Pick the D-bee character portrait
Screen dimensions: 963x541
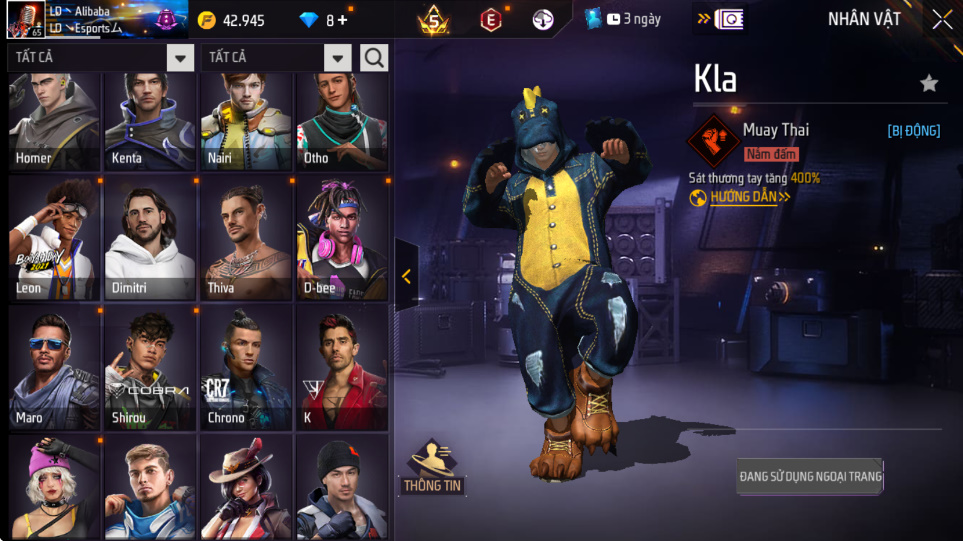342,238
